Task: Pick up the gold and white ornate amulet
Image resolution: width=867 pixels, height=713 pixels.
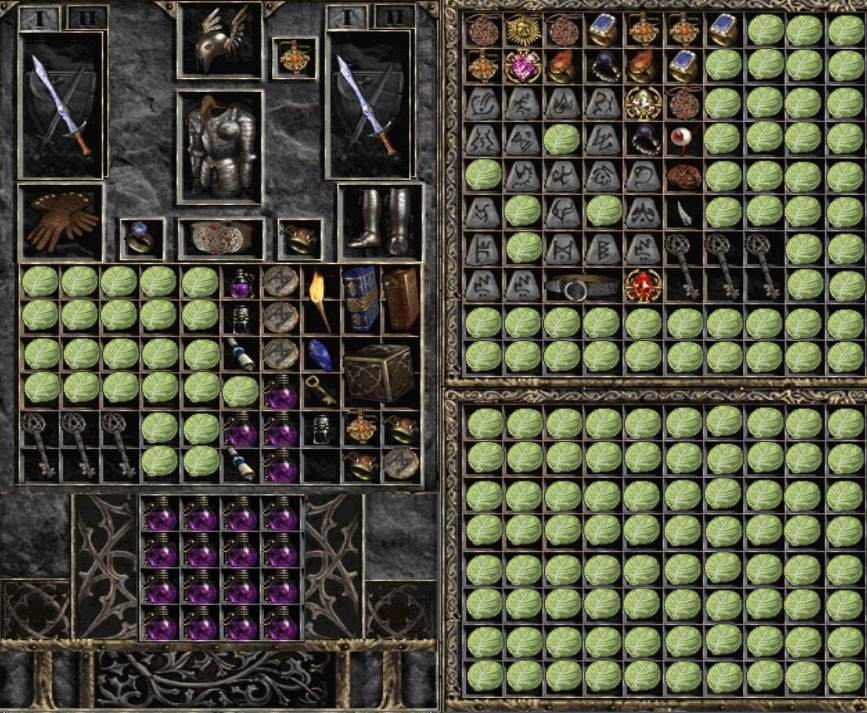Action: click(x=643, y=104)
